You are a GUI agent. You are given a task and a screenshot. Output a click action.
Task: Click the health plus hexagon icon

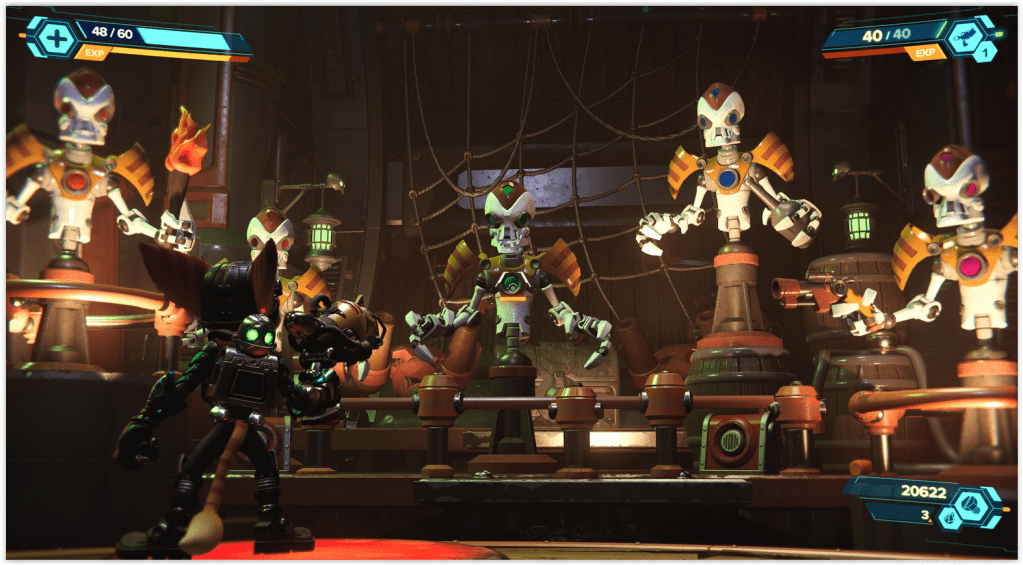[58, 38]
